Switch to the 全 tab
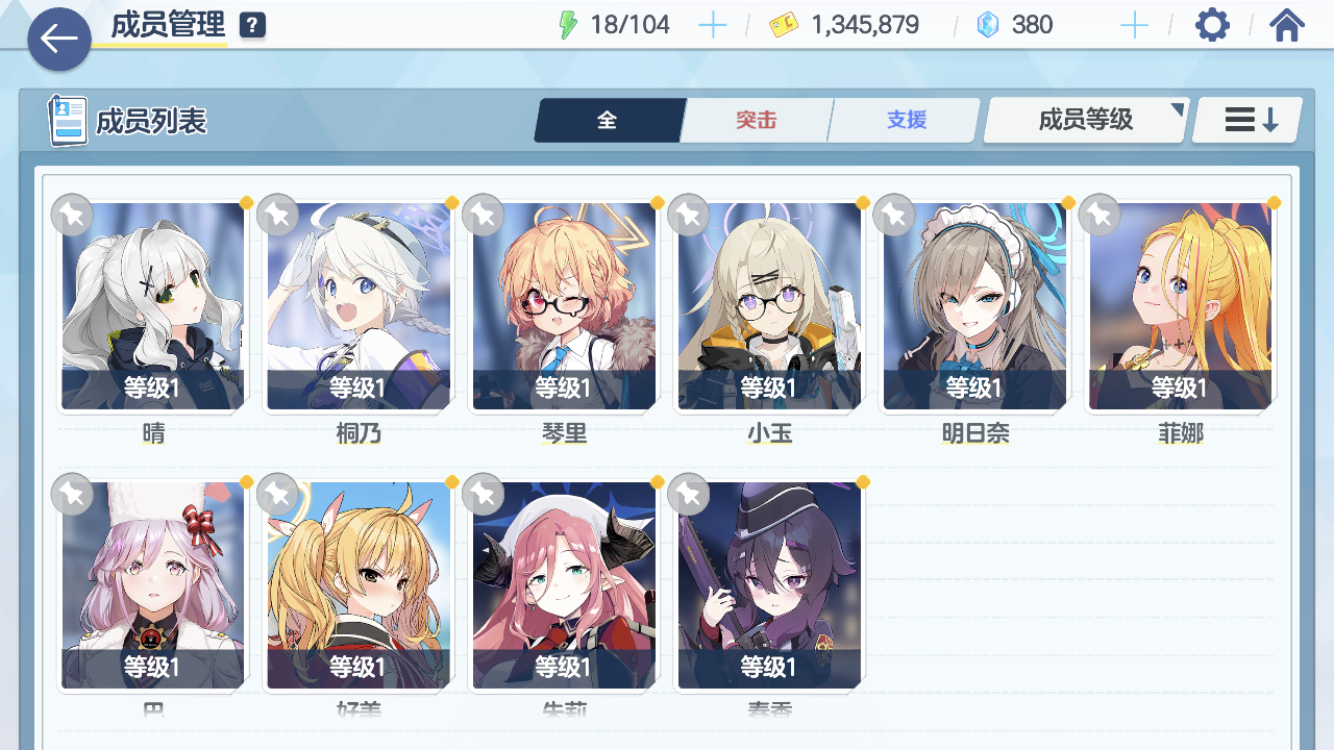 pos(608,119)
